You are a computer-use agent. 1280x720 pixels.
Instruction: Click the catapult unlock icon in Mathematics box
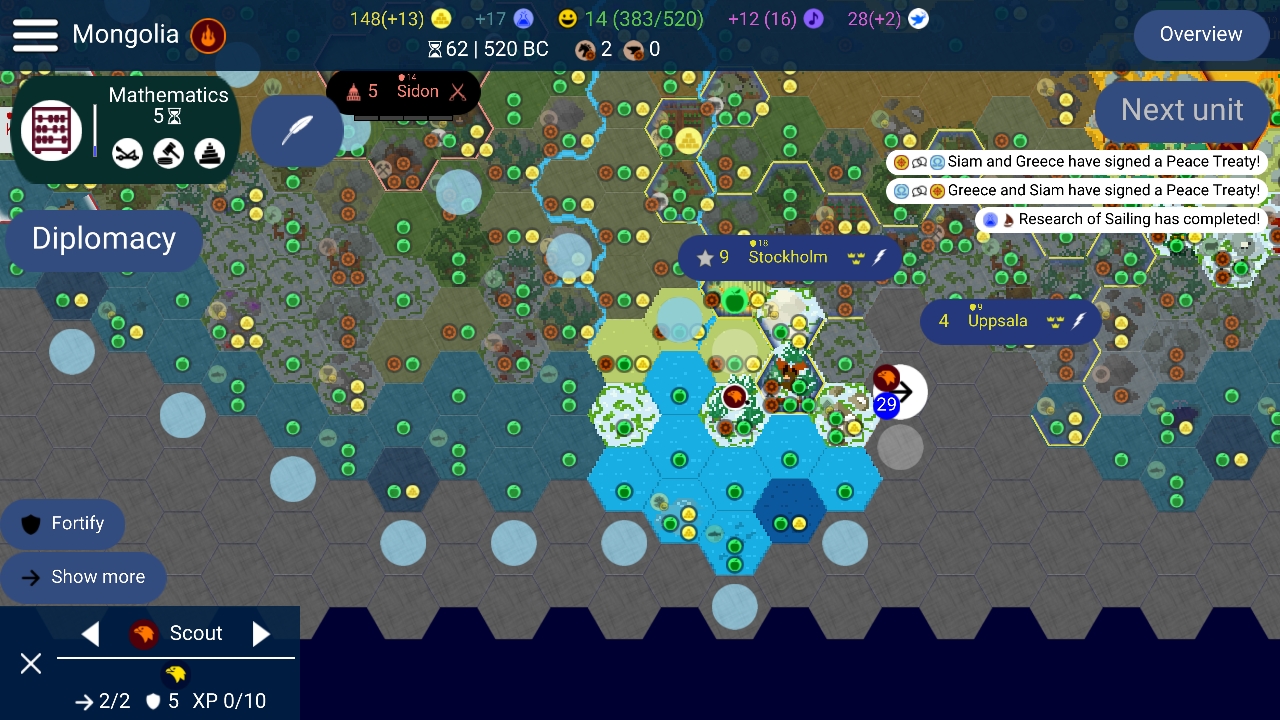tap(127, 153)
